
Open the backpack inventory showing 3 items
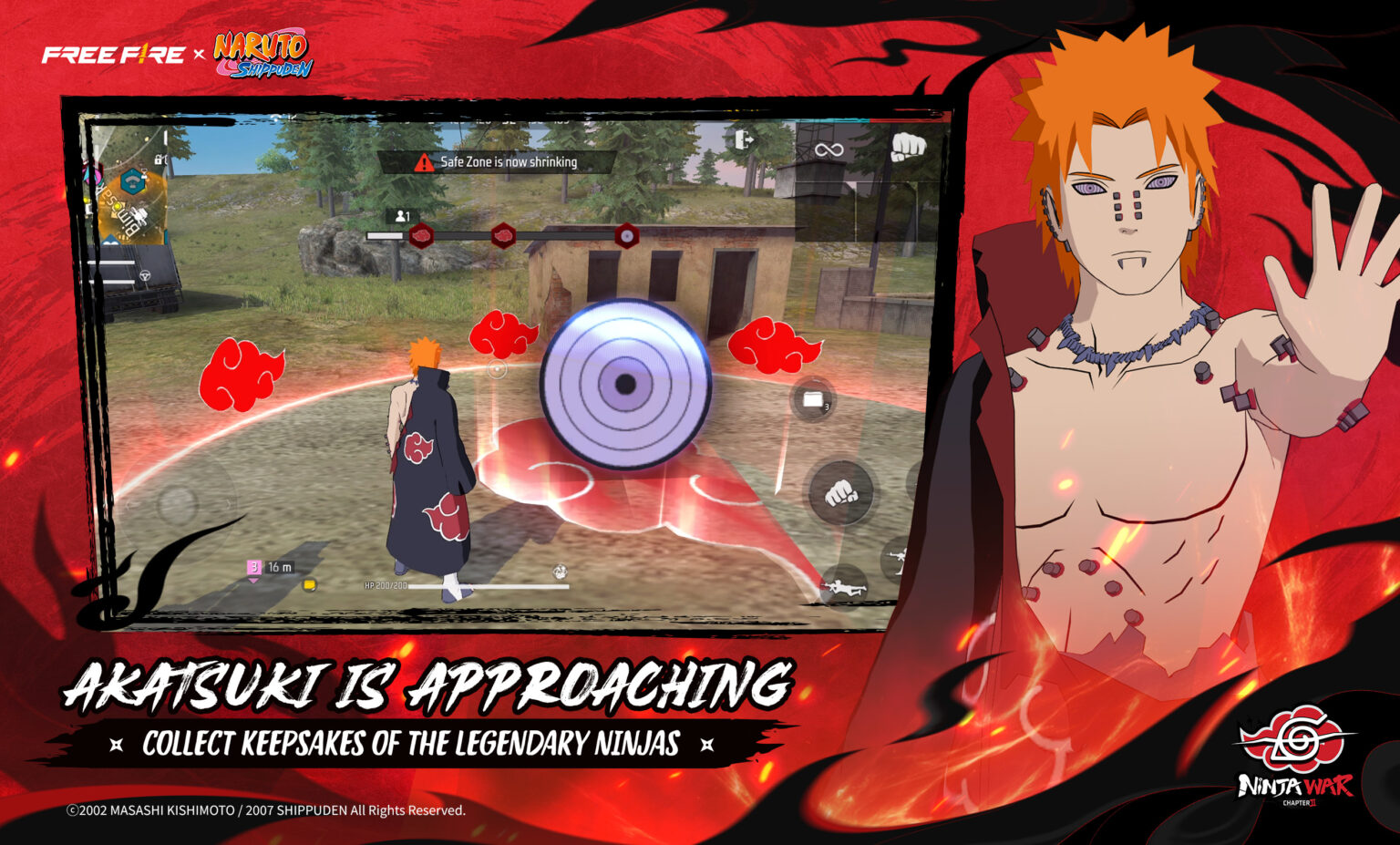pos(814,400)
